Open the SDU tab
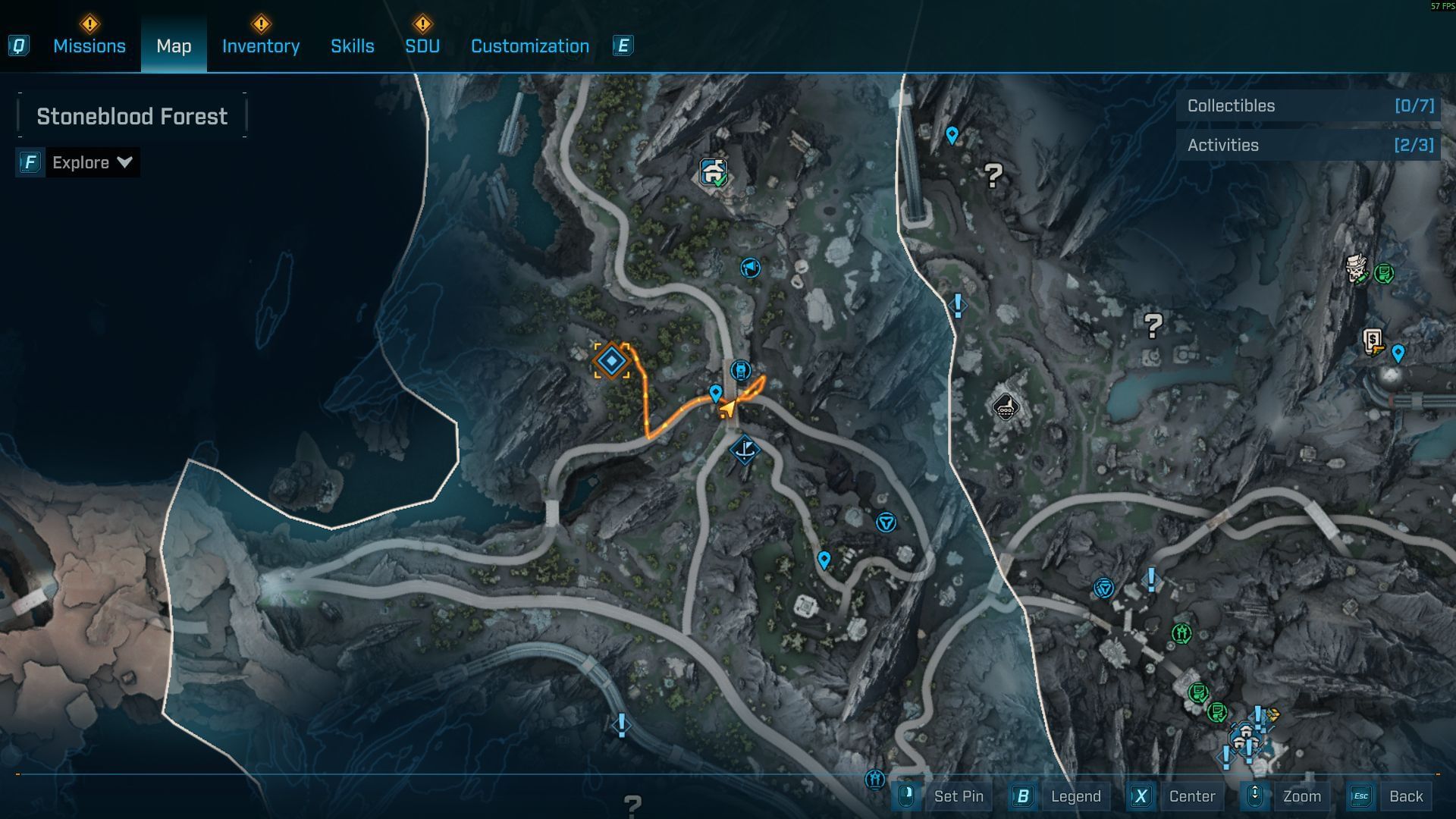 point(422,46)
